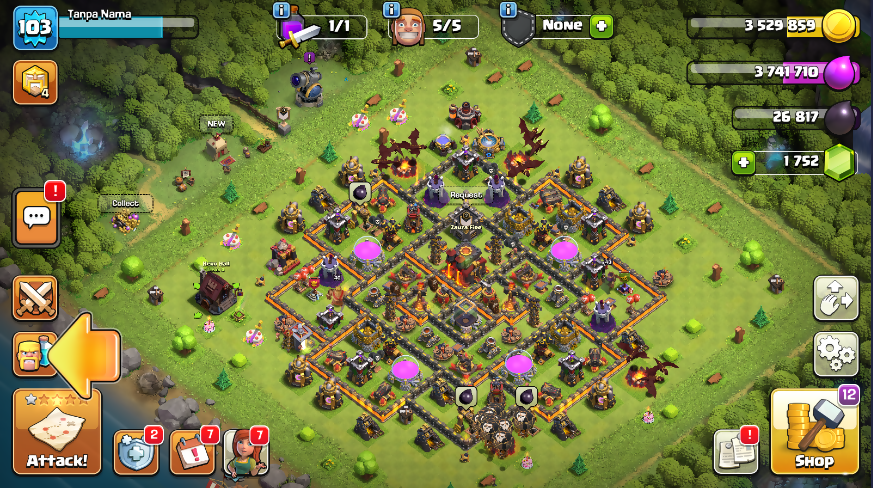Tap the red-haired villager portrait
Image resolution: width=873 pixels, height=488 pixels.
(x=245, y=452)
